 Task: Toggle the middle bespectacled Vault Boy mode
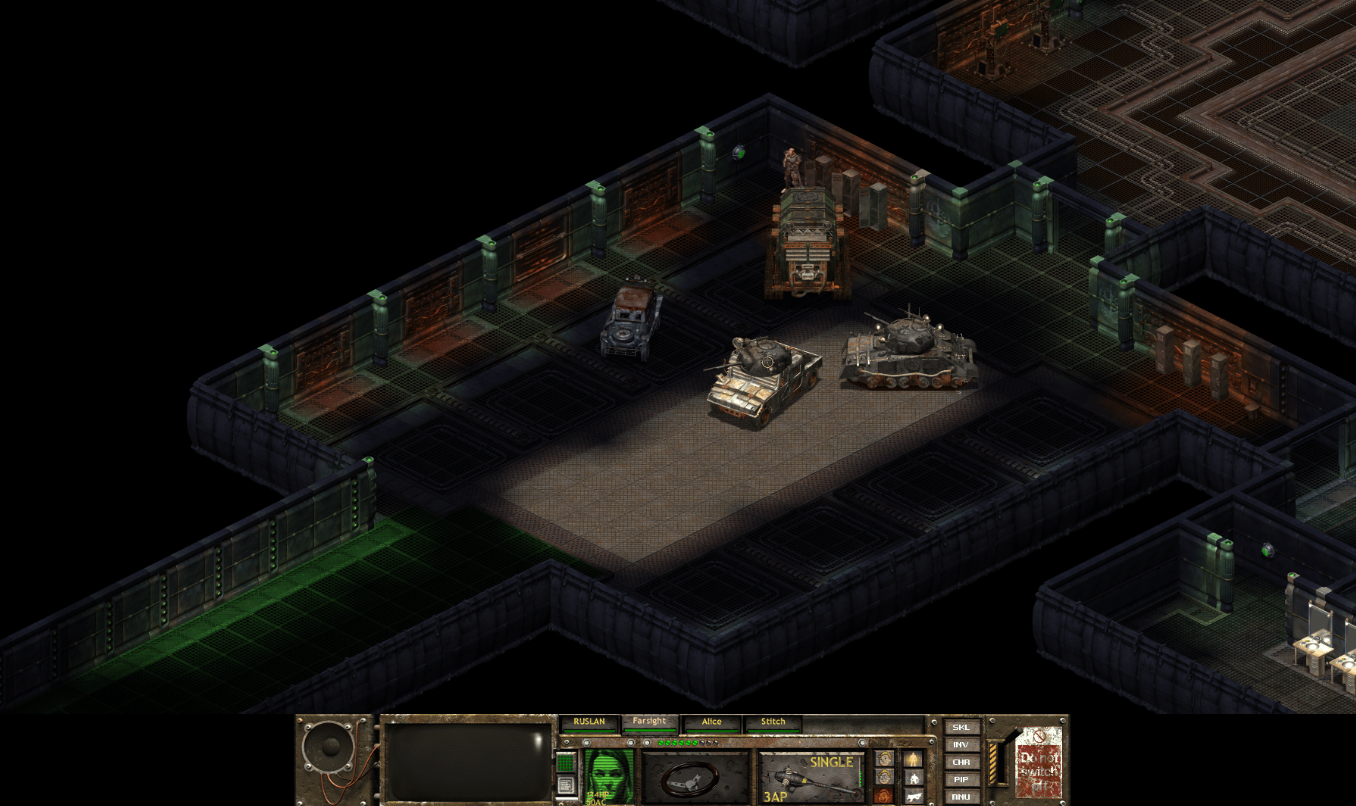tap(884, 777)
